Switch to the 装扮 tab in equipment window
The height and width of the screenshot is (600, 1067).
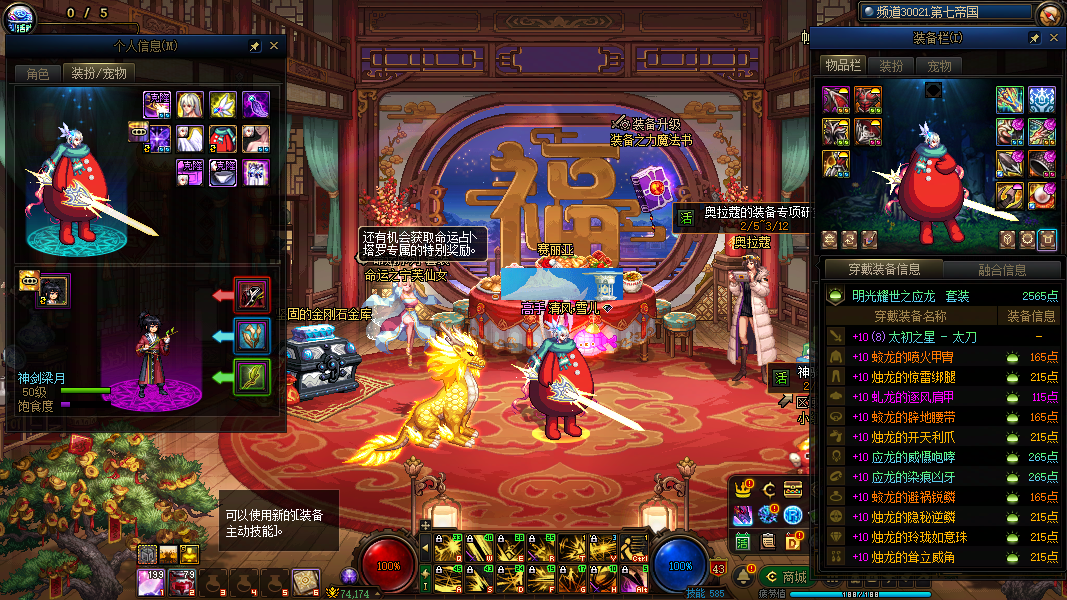point(890,65)
